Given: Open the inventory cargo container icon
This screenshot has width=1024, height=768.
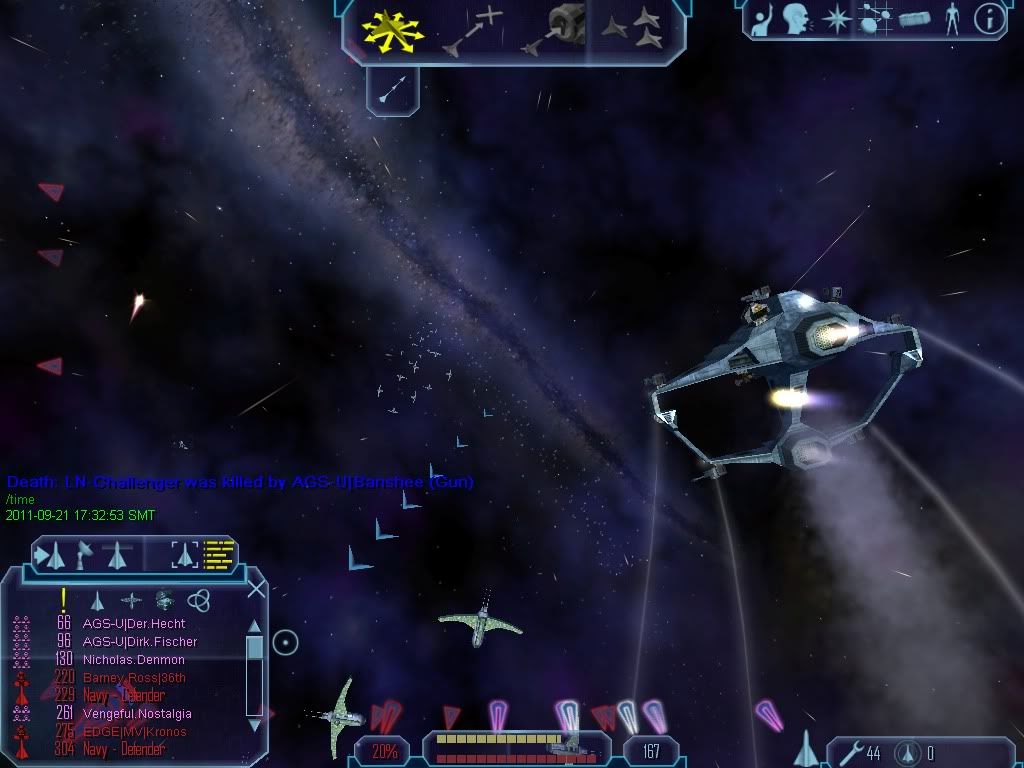Looking at the screenshot, I should (914, 19).
